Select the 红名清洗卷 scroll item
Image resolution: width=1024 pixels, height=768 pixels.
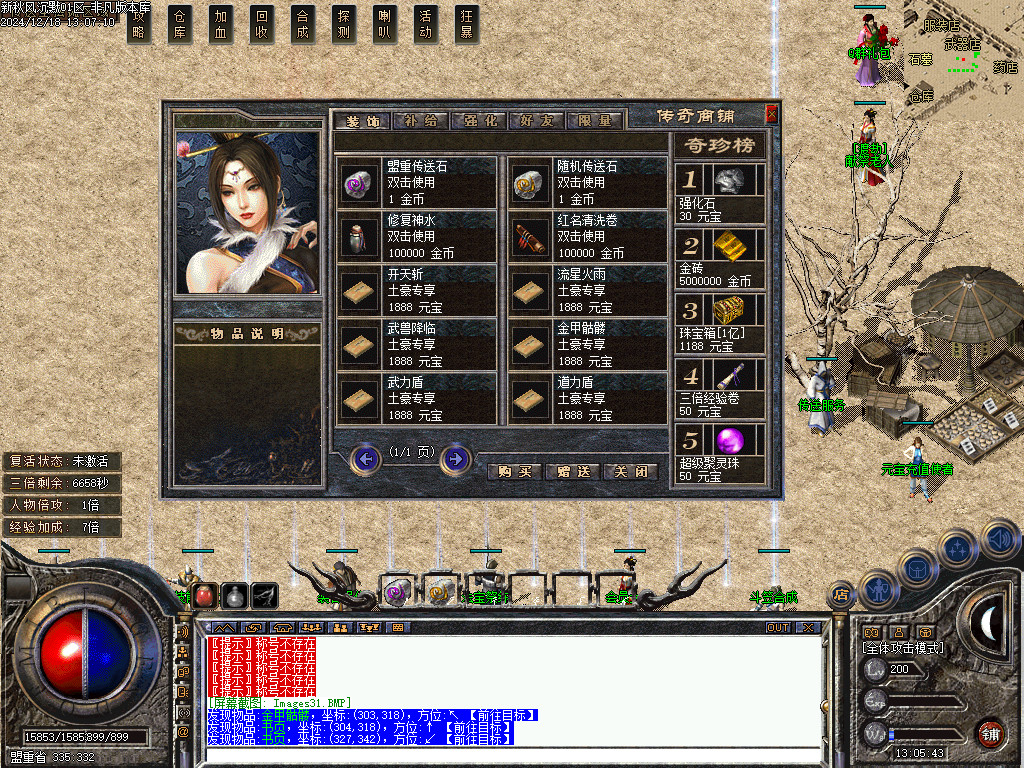(586, 237)
